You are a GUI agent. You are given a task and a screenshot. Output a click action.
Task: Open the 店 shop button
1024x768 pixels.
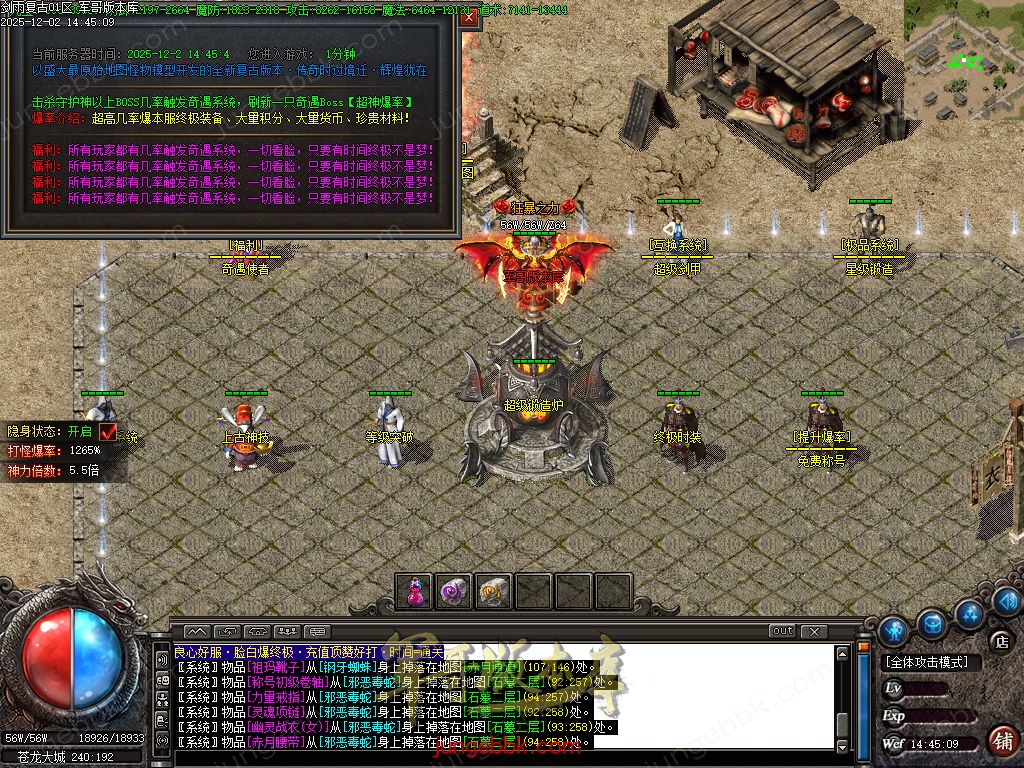1001,642
